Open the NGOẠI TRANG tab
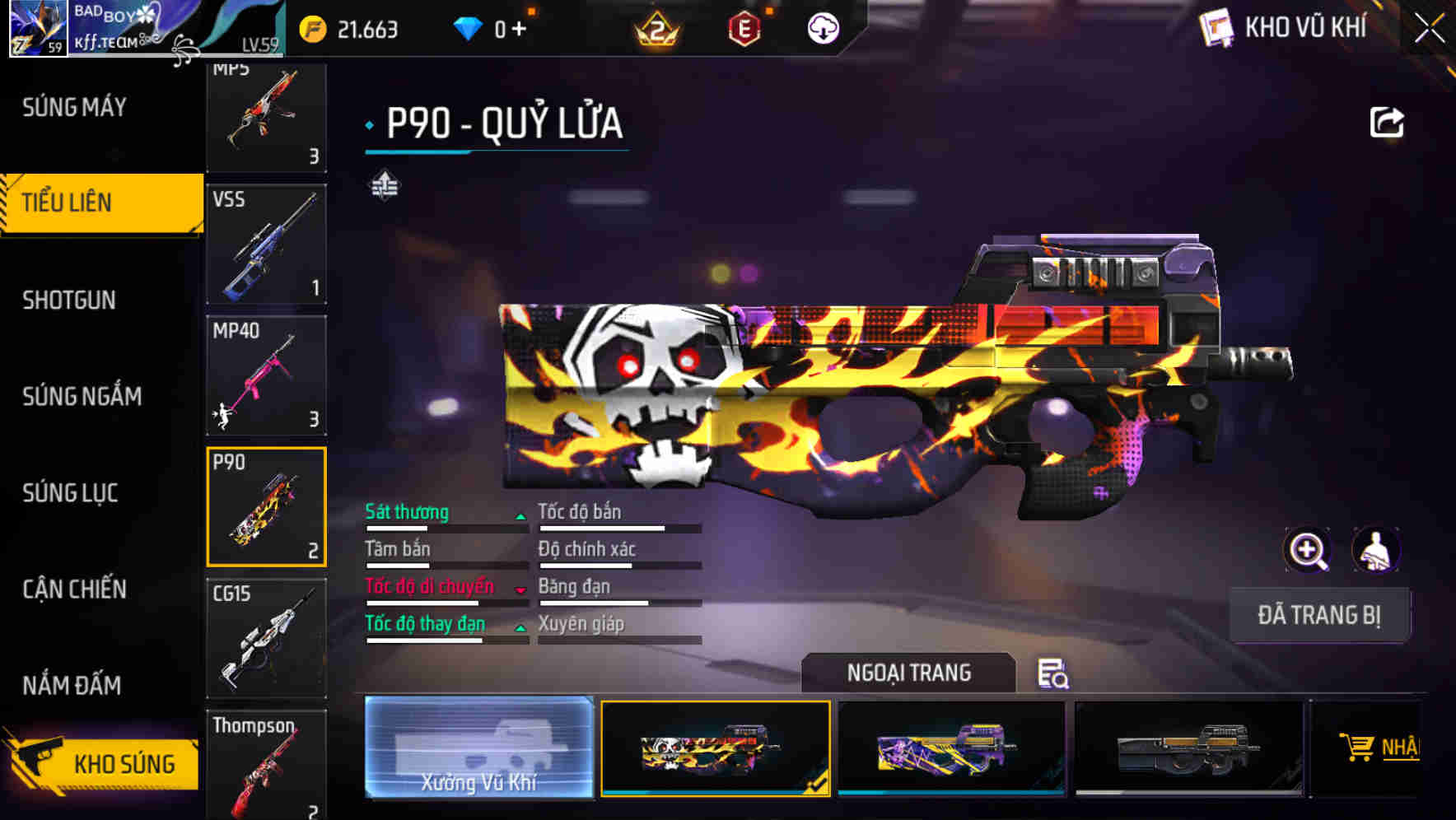Image resolution: width=1456 pixels, height=820 pixels. [x=909, y=673]
